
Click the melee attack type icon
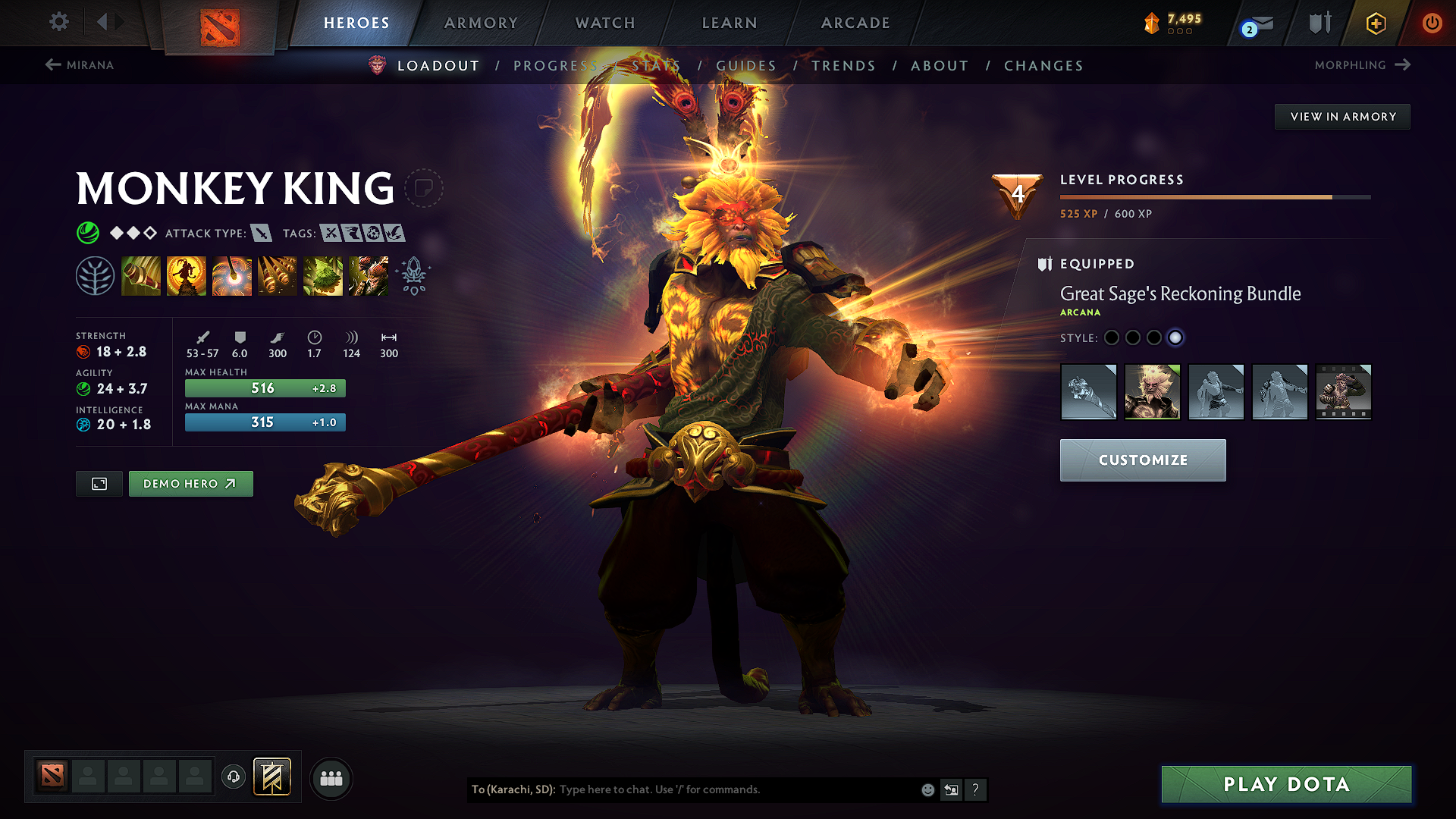click(x=262, y=233)
